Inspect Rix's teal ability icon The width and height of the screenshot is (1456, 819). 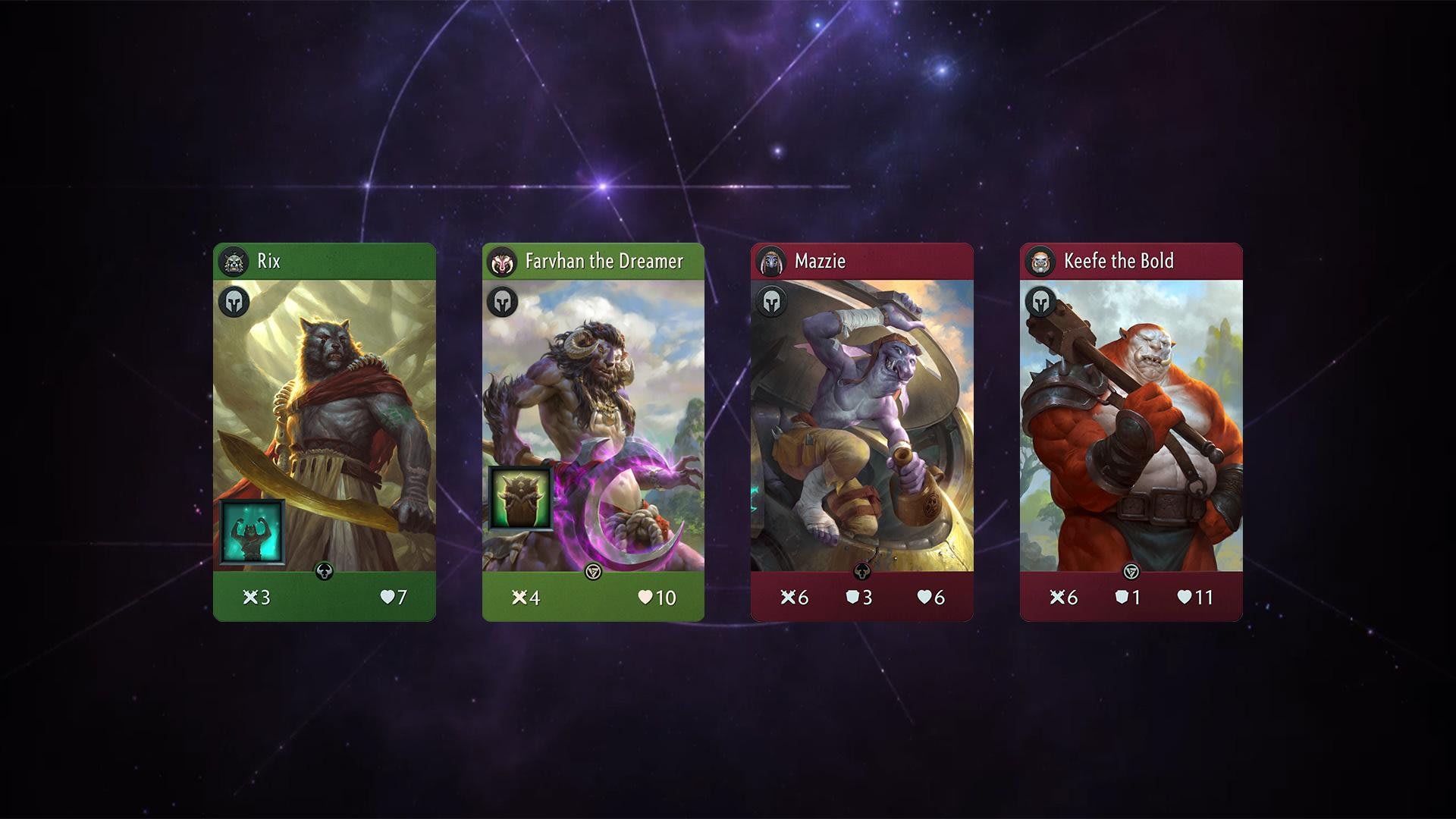point(253,532)
